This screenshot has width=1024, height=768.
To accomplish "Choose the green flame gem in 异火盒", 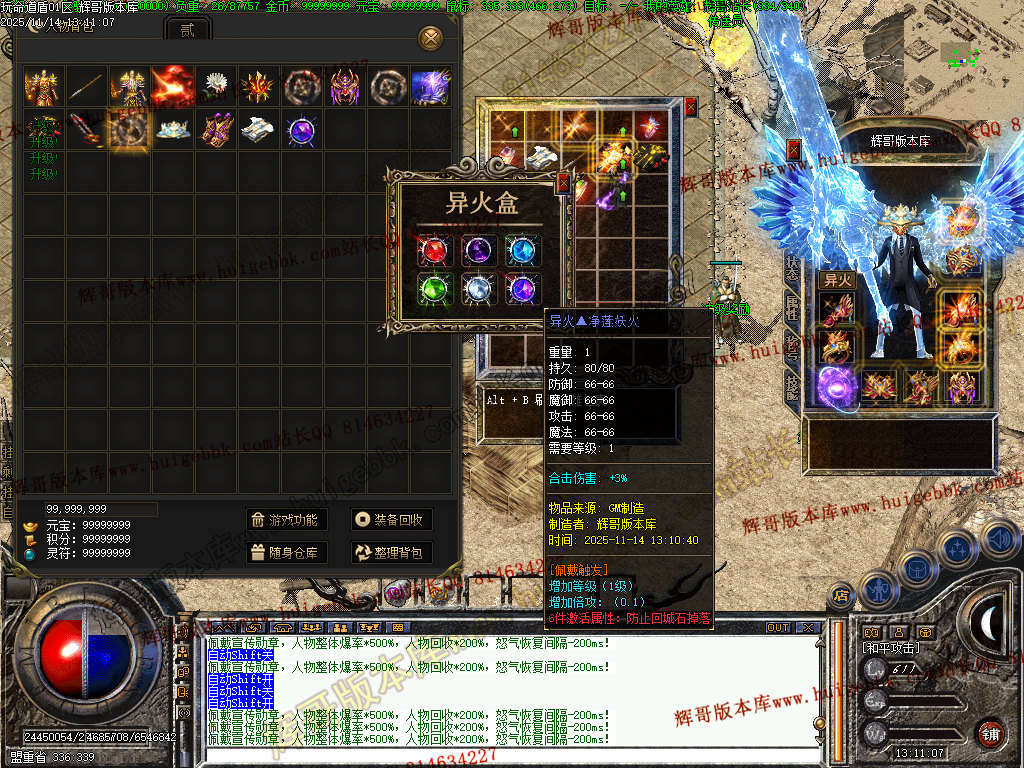I will click(436, 289).
